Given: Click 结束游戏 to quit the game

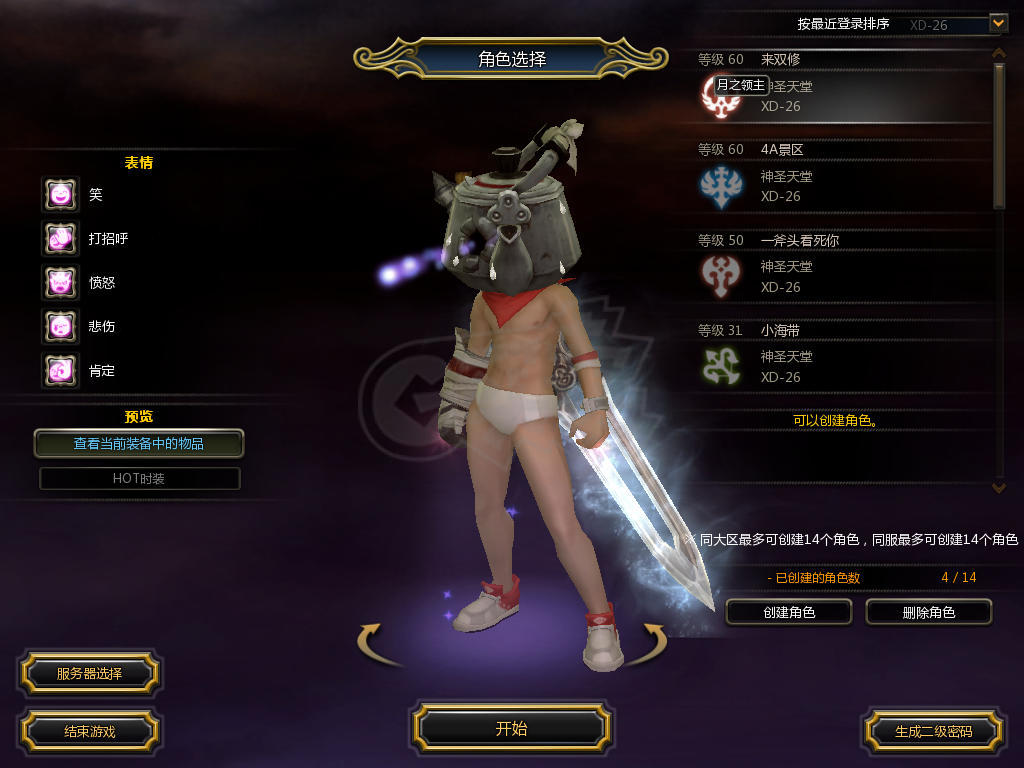Looking at the screenshot, I should (89, 731).
